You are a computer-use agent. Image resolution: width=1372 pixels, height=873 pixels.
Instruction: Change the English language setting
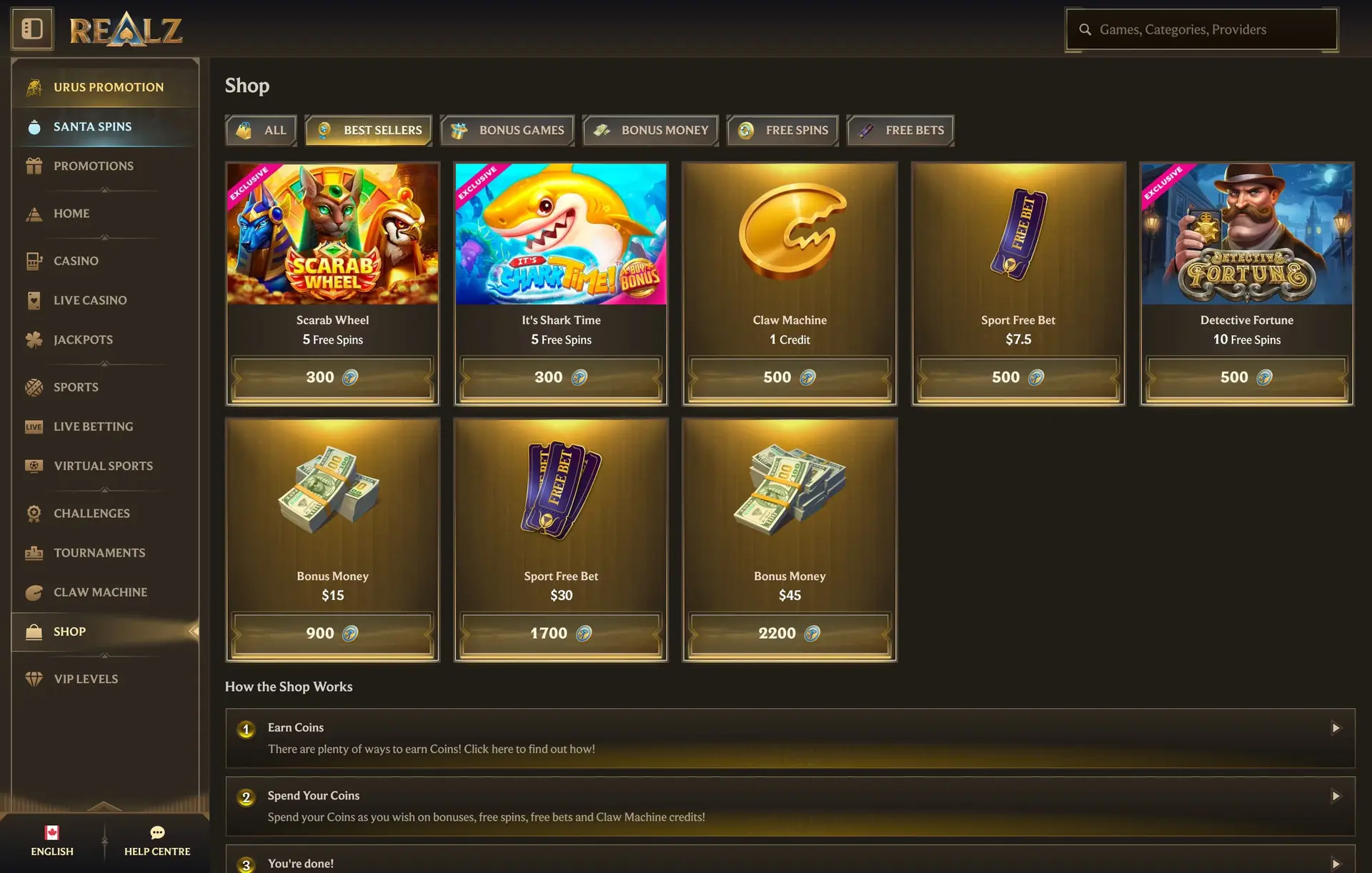[52, 841]
